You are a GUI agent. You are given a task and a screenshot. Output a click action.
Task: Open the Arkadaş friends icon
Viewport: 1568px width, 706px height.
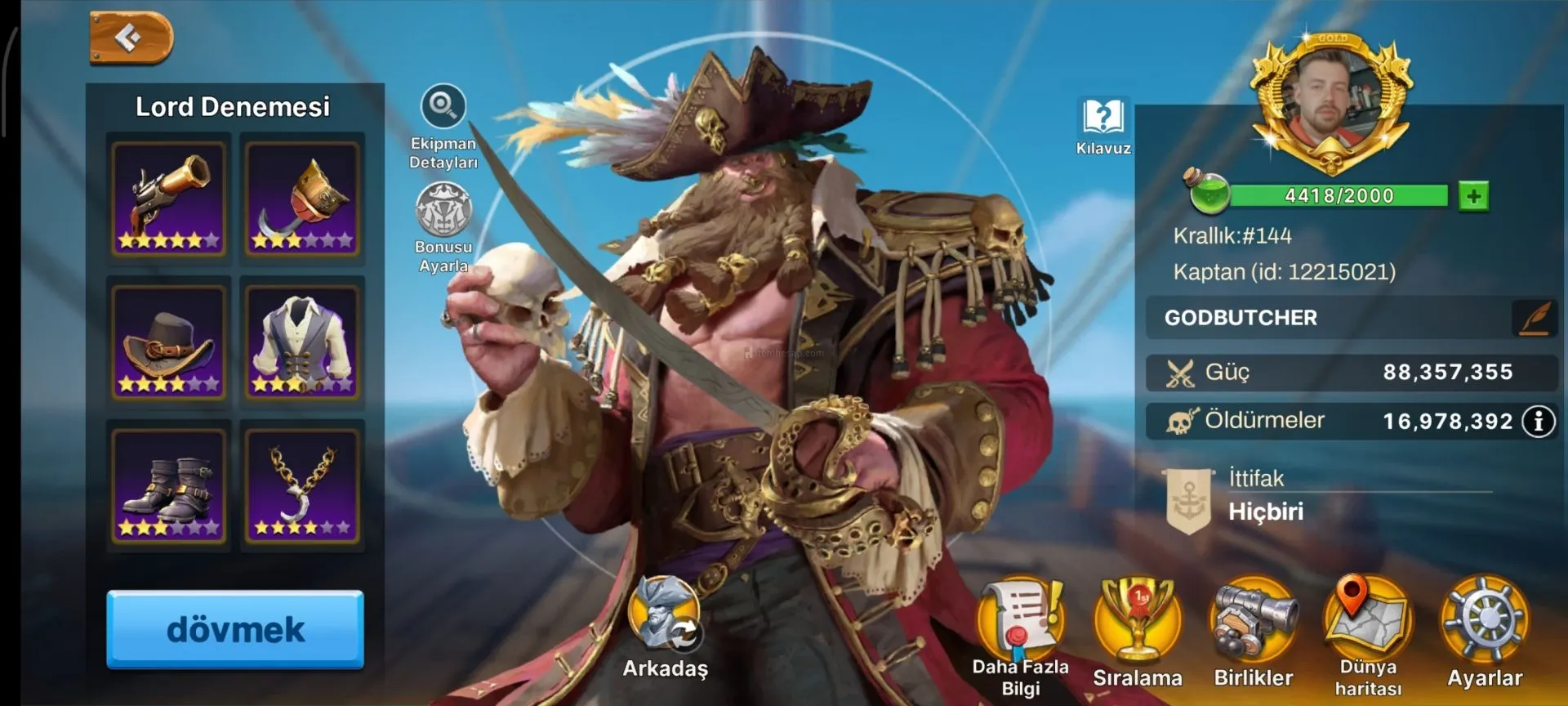665,618
